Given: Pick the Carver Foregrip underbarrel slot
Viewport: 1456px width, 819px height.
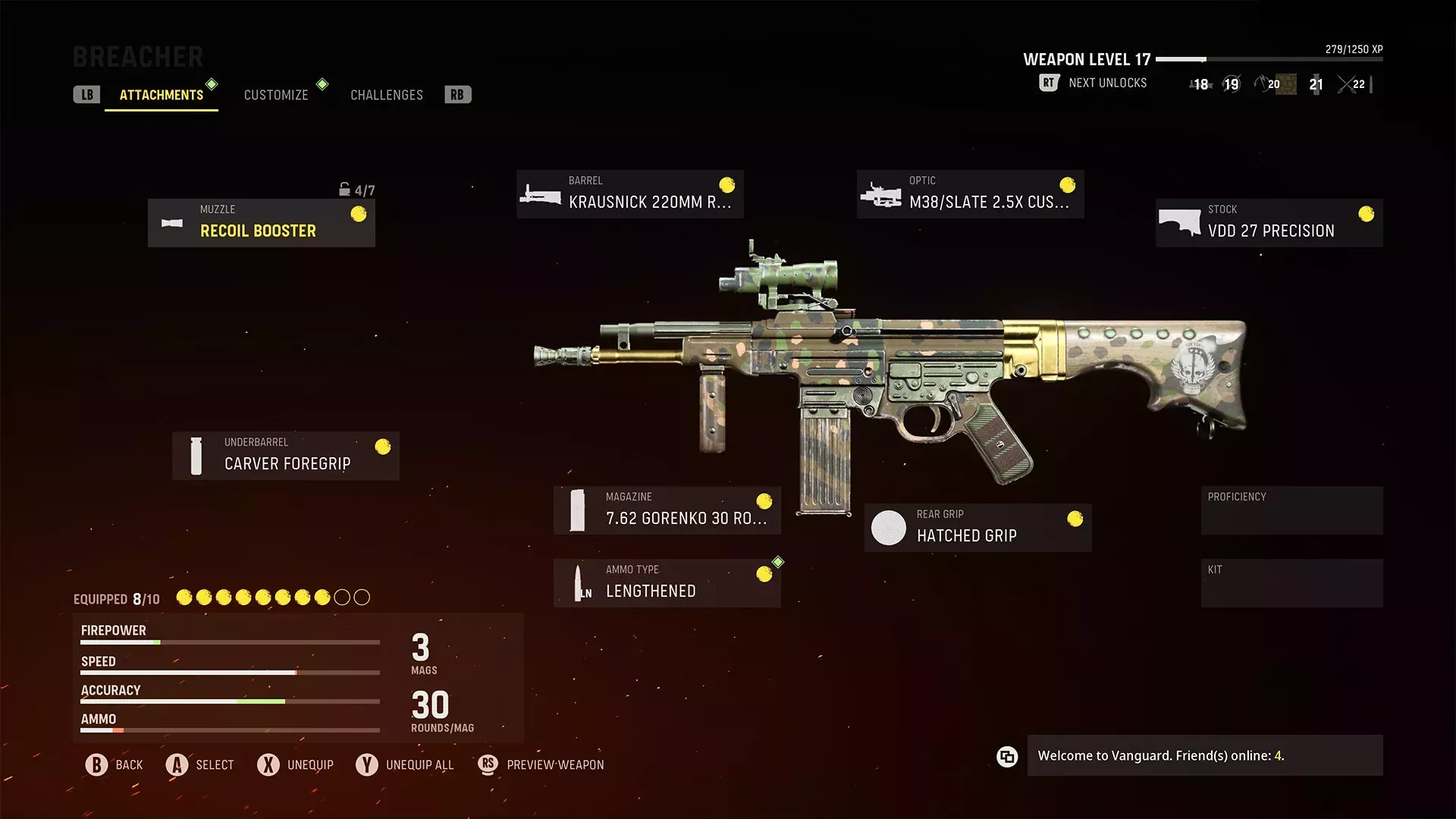Looking at the screenshot, I should coord(286,456).
